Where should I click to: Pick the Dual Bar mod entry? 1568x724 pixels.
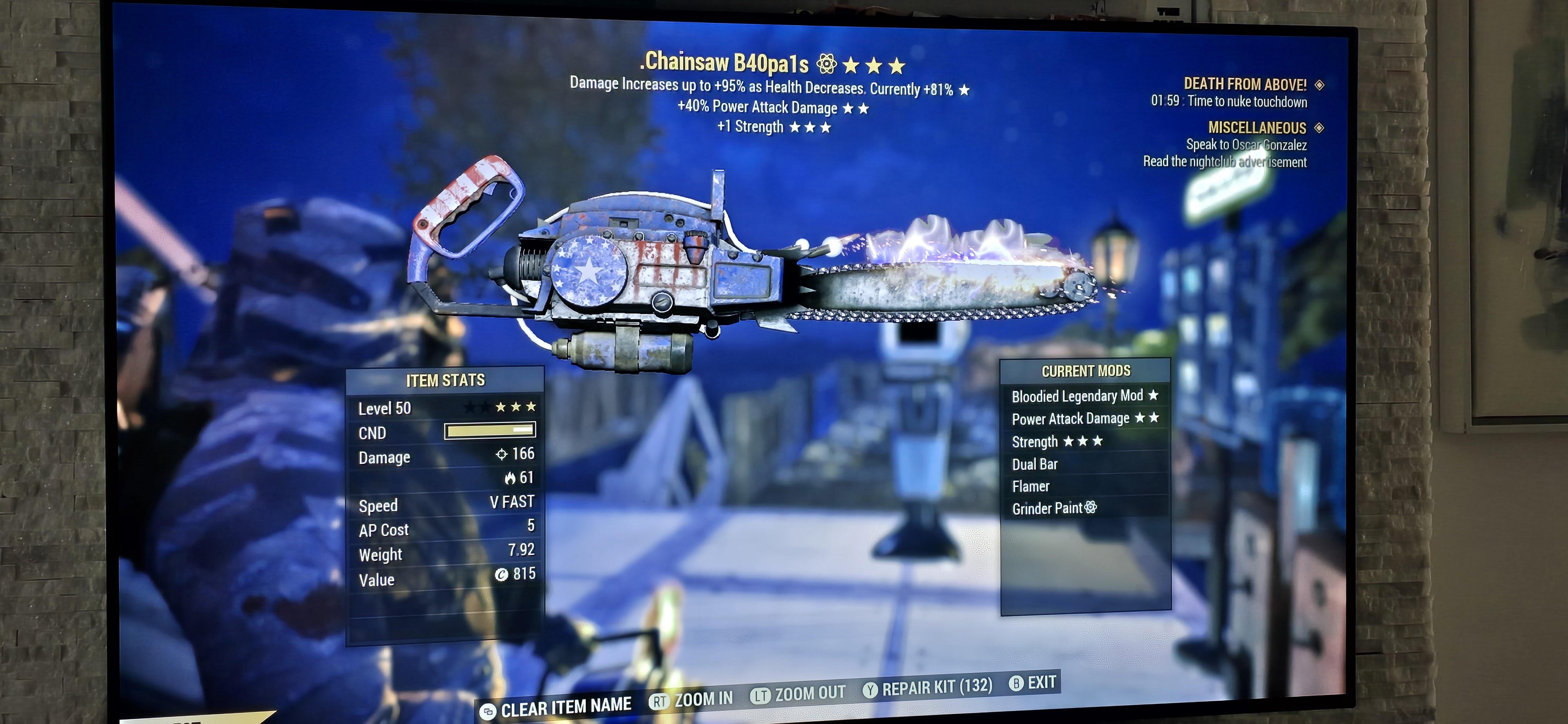1035,464
